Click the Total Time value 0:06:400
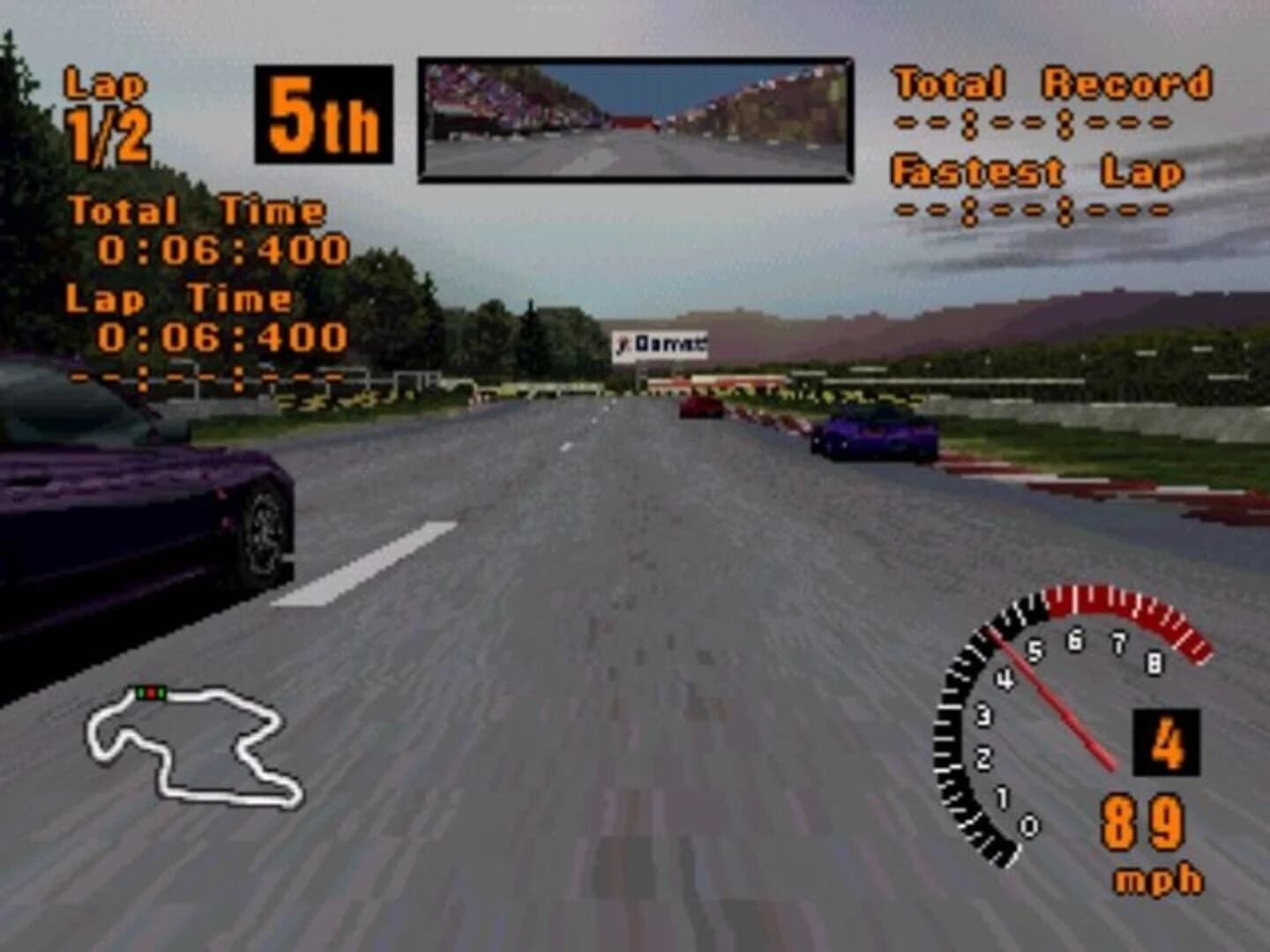Viewport: 1270px width, 952px height. click(x=222, y=249)
